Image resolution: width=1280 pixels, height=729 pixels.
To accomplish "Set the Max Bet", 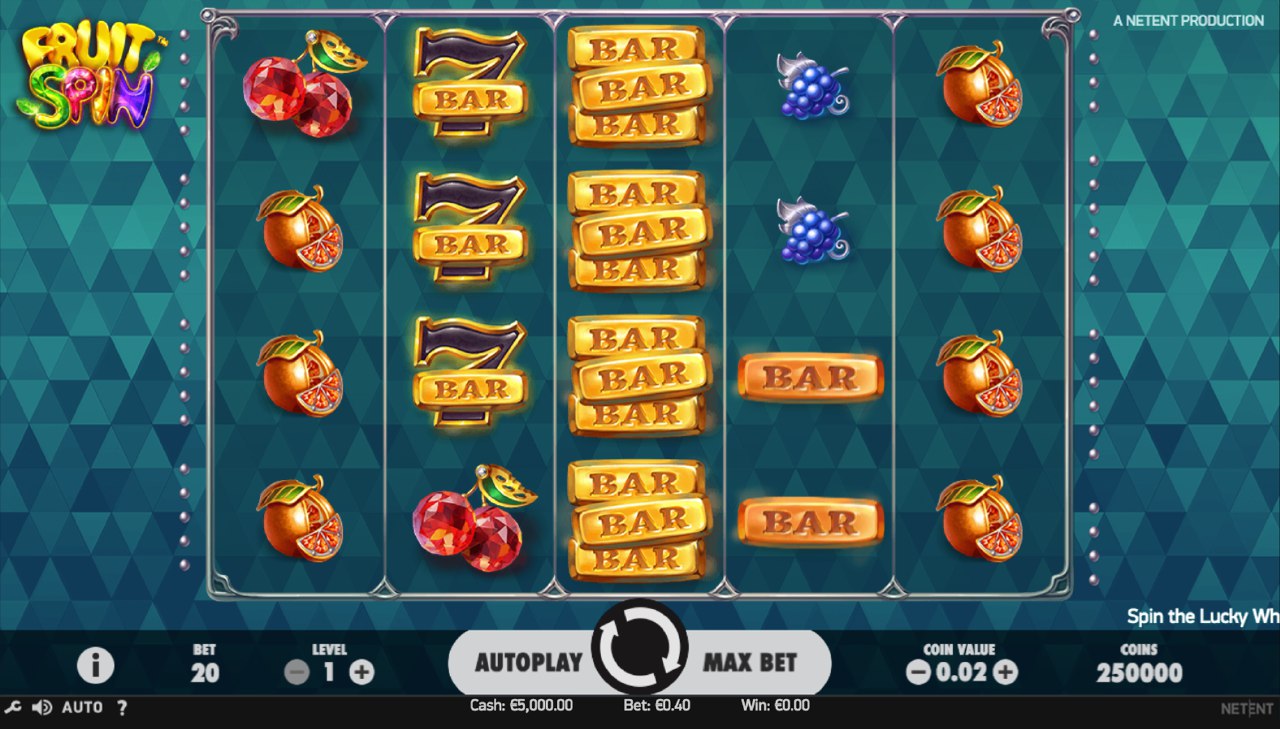I will pos(751,662).
